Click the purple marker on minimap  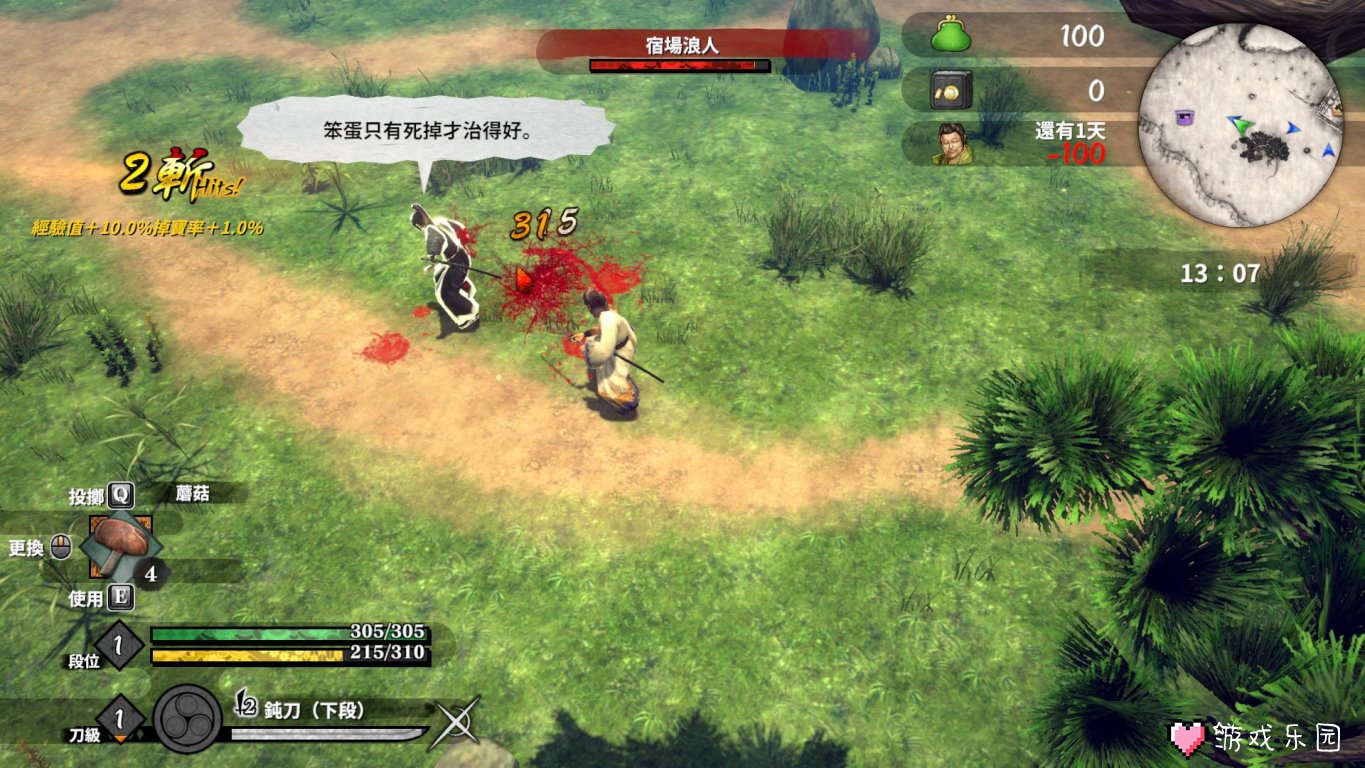coord(1187,117)
